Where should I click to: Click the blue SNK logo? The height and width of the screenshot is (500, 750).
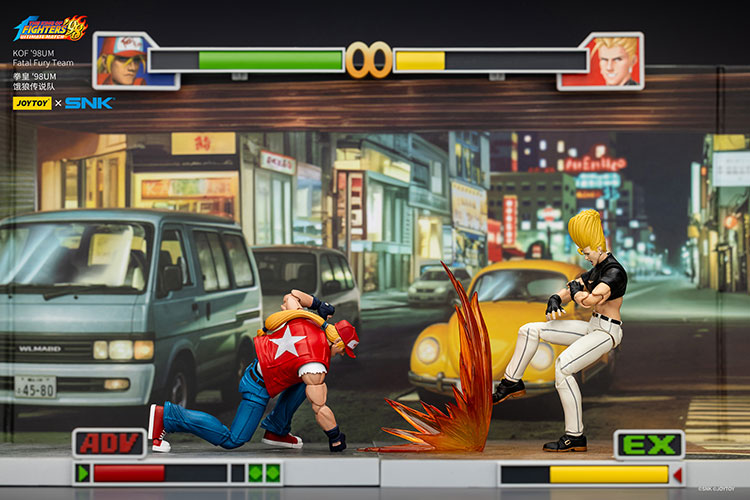[89, 103]
